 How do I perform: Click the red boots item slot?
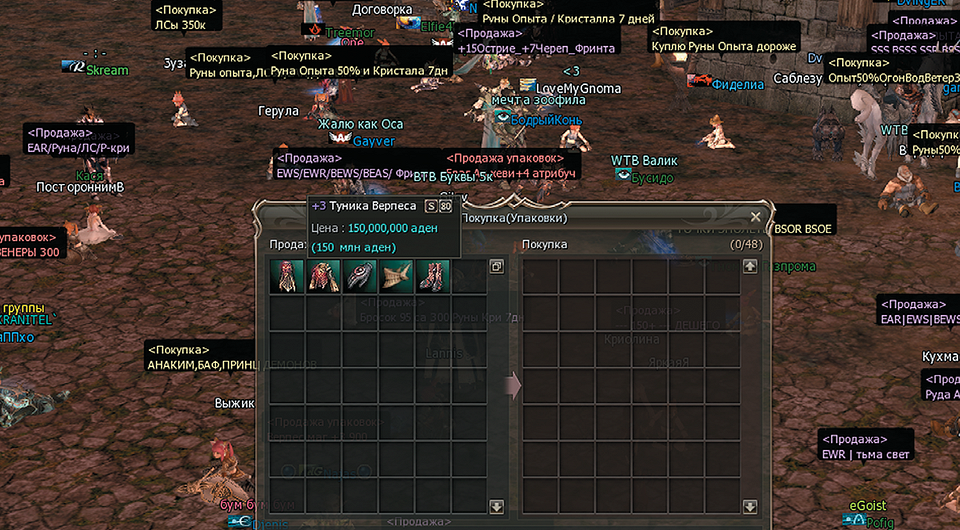pyautogui.click(x=434, y=277)
